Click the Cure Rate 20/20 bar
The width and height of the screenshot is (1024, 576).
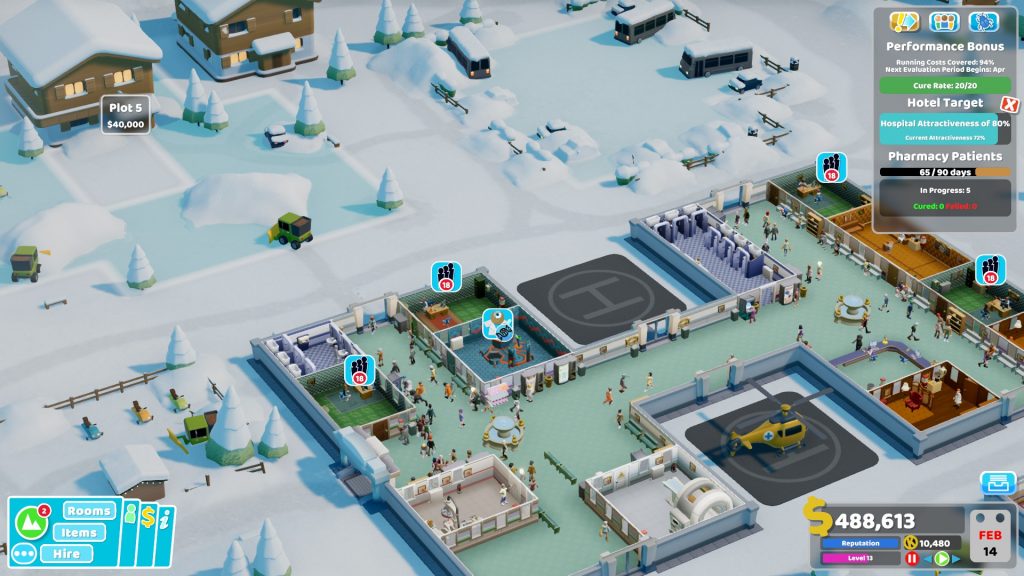click(945, 85)
